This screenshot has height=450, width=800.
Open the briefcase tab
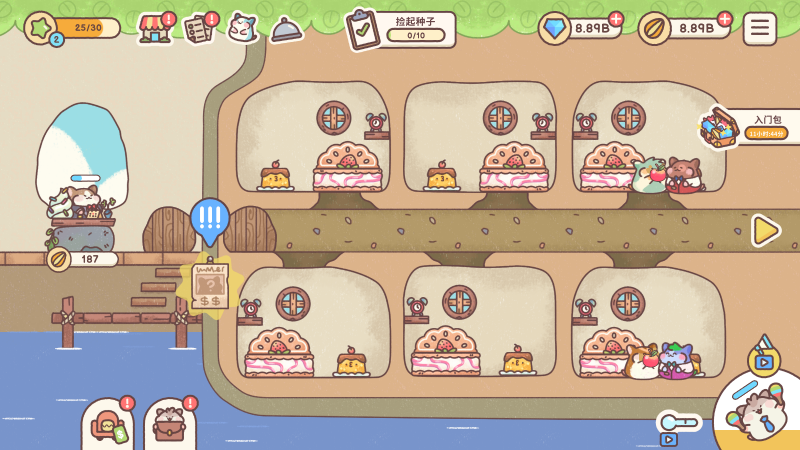click(170, 427)
